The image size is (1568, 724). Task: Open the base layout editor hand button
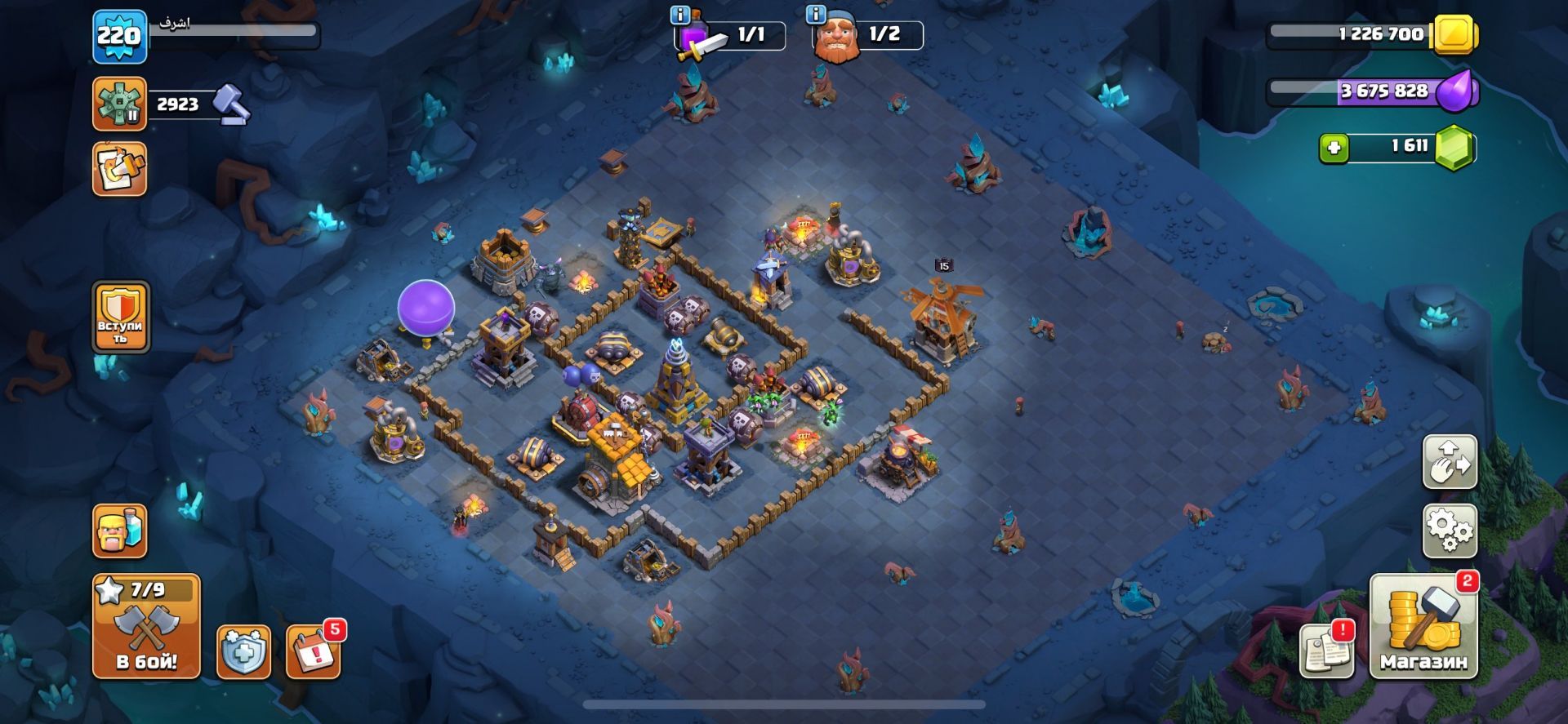point(1450,462)
